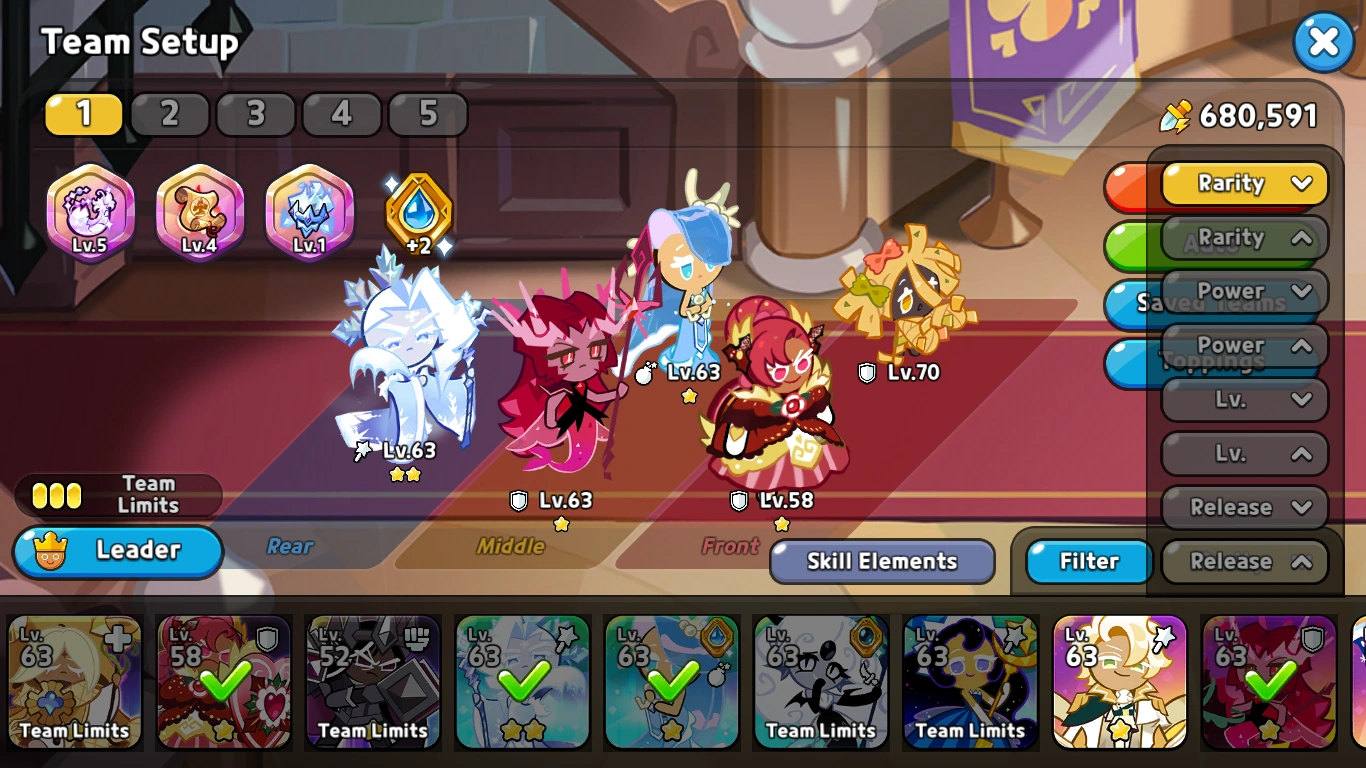Switch to team preset tab 2
The image size is (1366, 768).
tap(170, 114)
